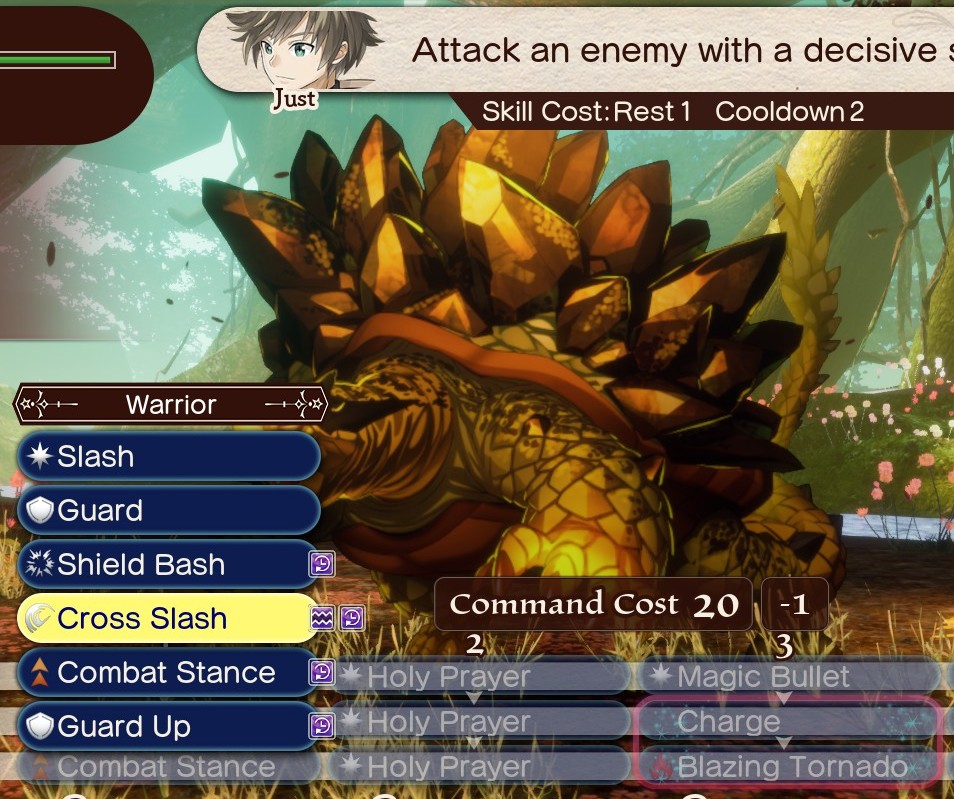Screen dimensions: 954x799
Task: Confirm the highlighted Cross Slash skill
Action: [168, 619]
